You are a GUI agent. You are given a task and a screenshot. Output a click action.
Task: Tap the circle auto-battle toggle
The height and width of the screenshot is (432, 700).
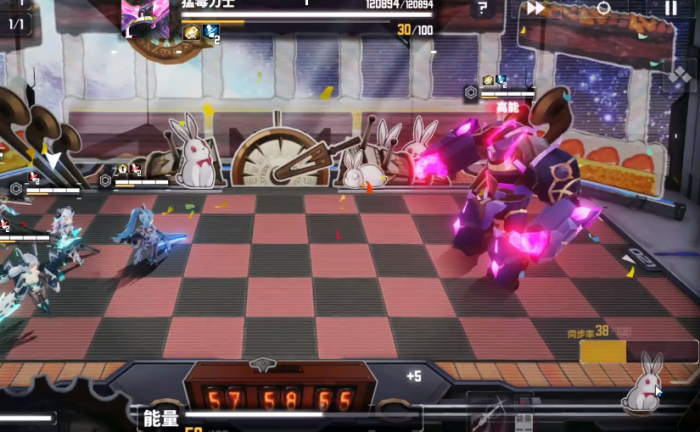603,8
